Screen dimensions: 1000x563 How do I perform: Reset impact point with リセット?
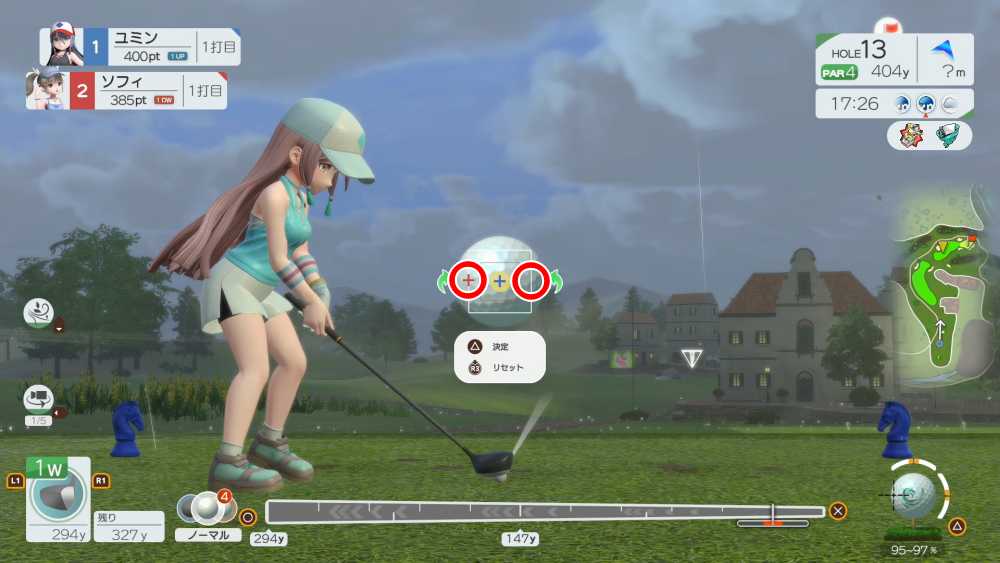pyautogui.click(x=499, y=368)
